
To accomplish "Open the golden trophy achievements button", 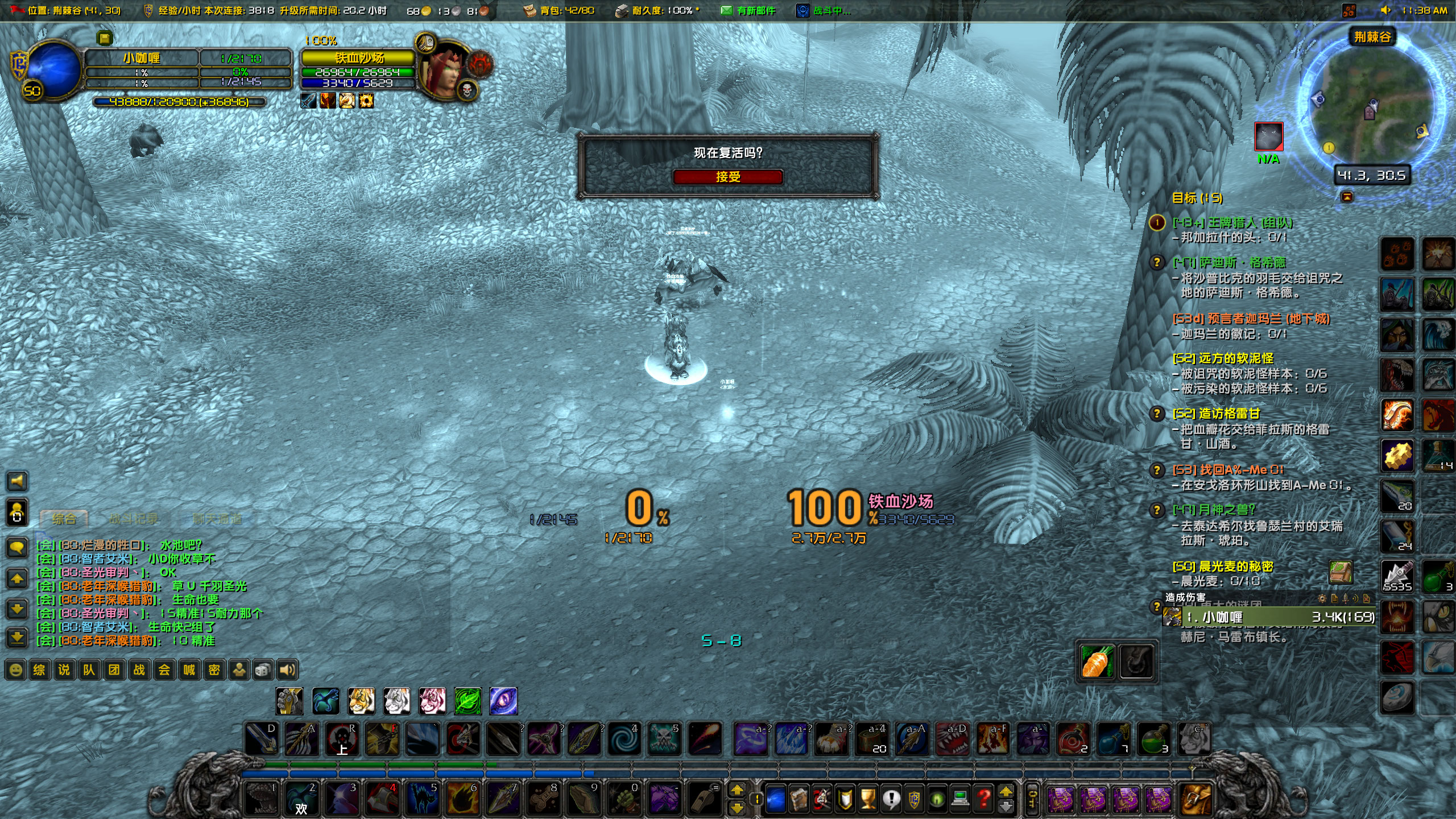I will 868,799.
